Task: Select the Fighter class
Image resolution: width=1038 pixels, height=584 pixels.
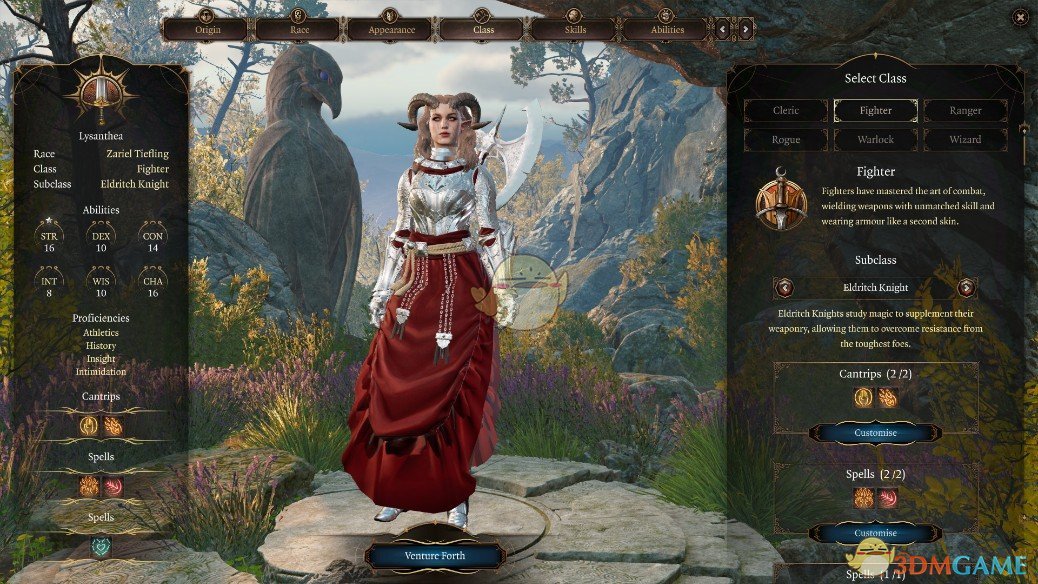Action: tap(875, 111)
